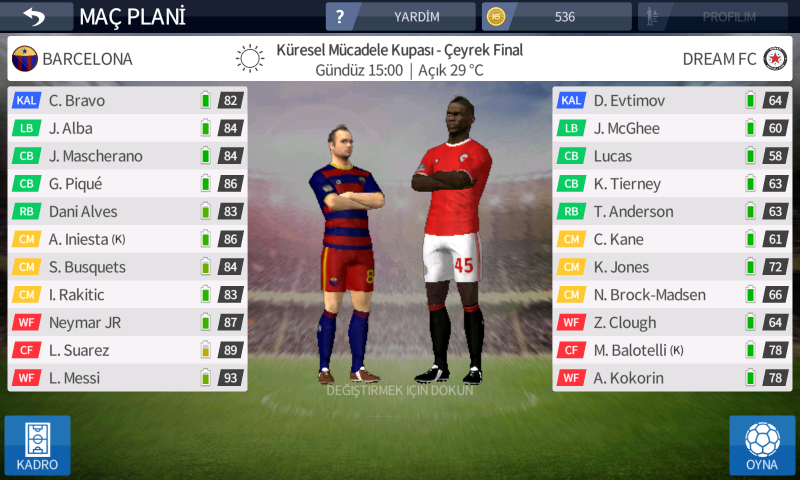Select A. Iniesta captain row
The height and width of the screenshot is (480, 800).
click(x=127, y=239)
